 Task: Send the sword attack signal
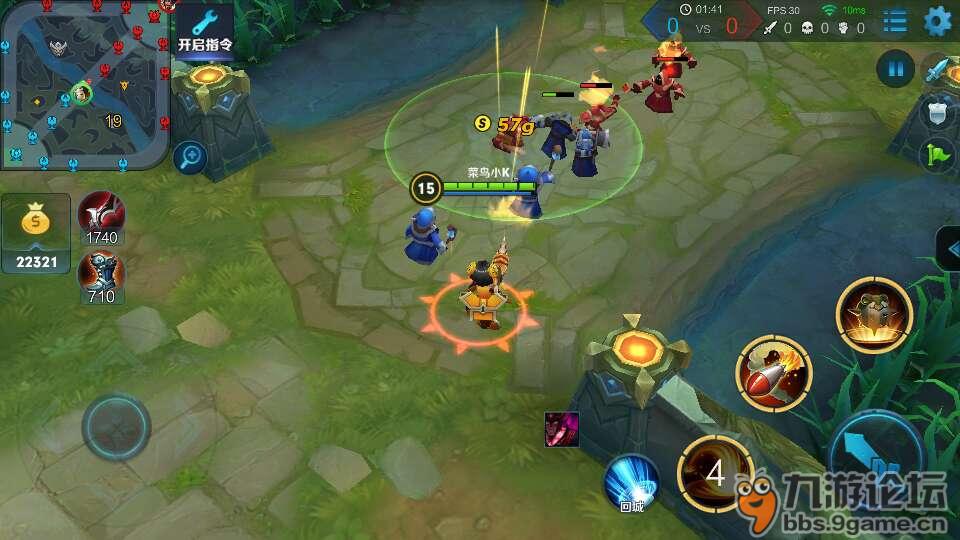pos(938,69)
